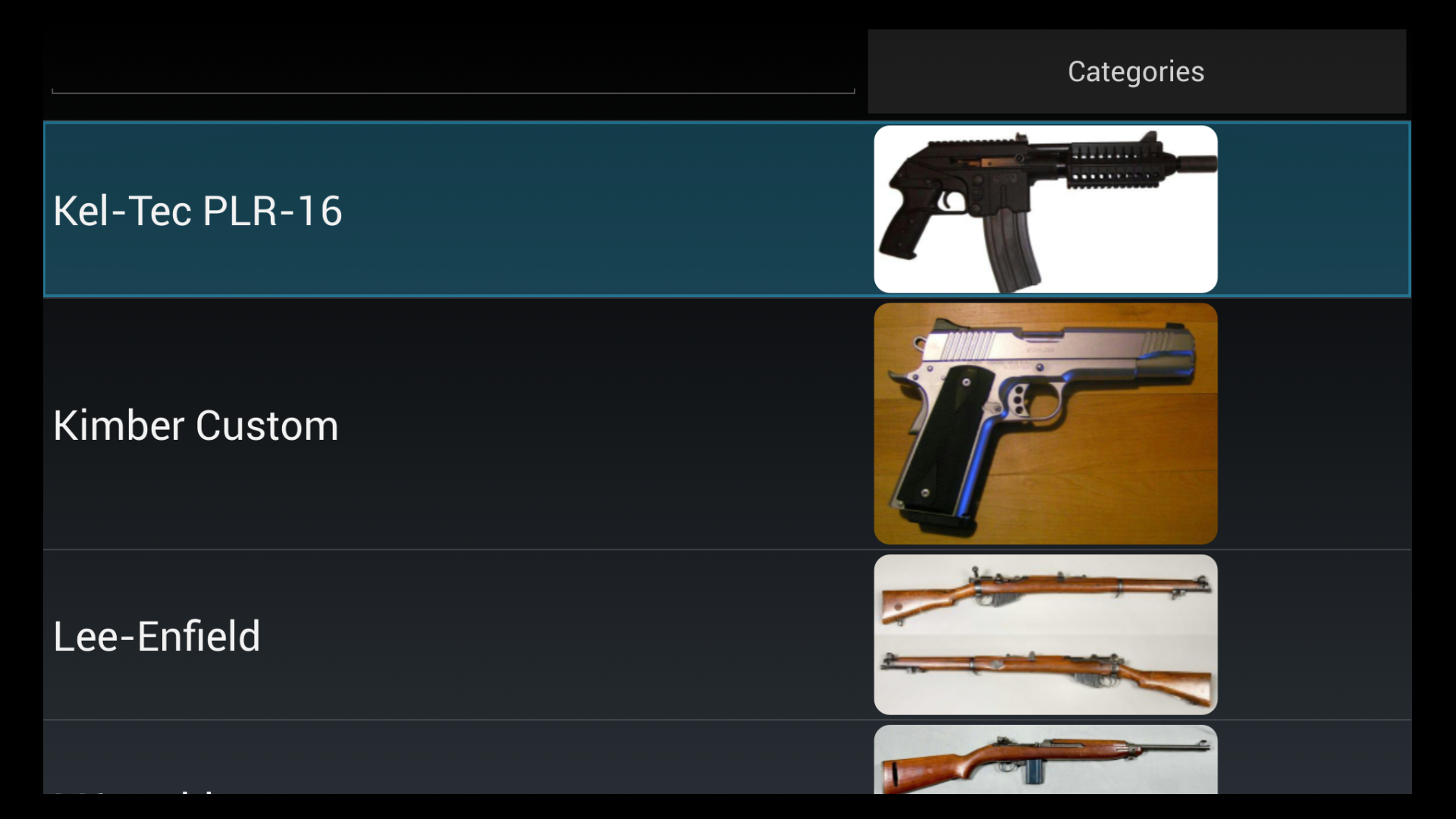Screen dimensions: 1456x819
Task: Click the Lee-Enfield name label
Action: [x=156, y=635]
